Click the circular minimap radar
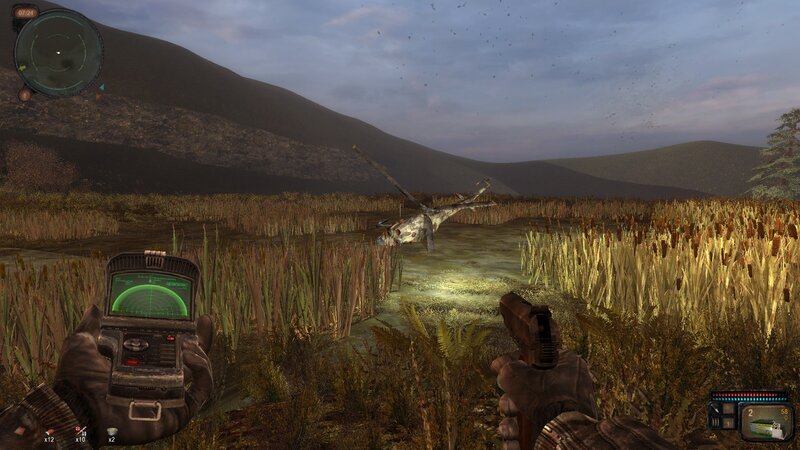The height and width of the screenshot is (450, 800). tap(59, 52)
